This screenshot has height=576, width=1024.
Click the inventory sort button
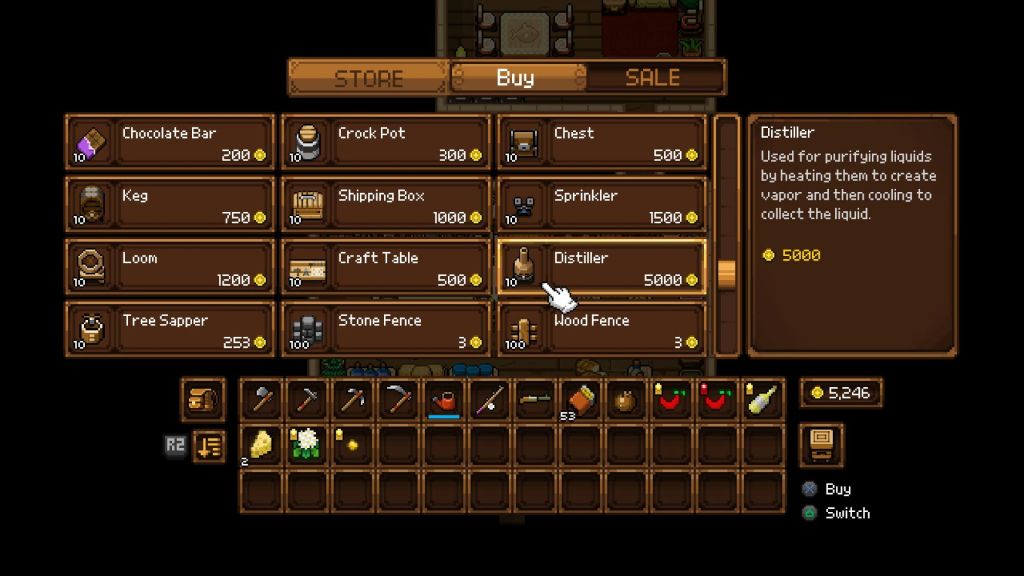pos(208,445)
